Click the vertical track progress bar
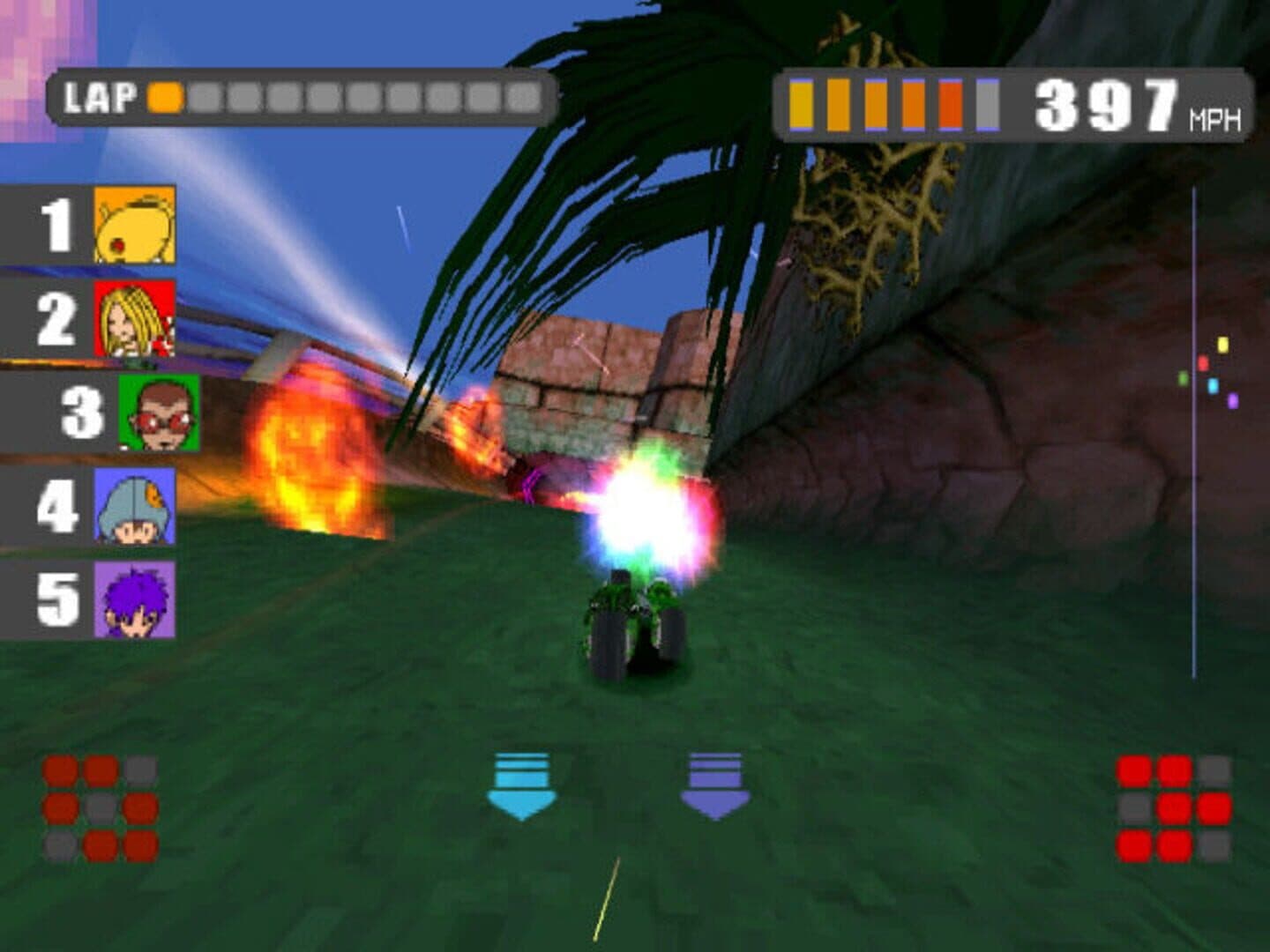The image size is (1270, 952). [x=1194, y=432]
